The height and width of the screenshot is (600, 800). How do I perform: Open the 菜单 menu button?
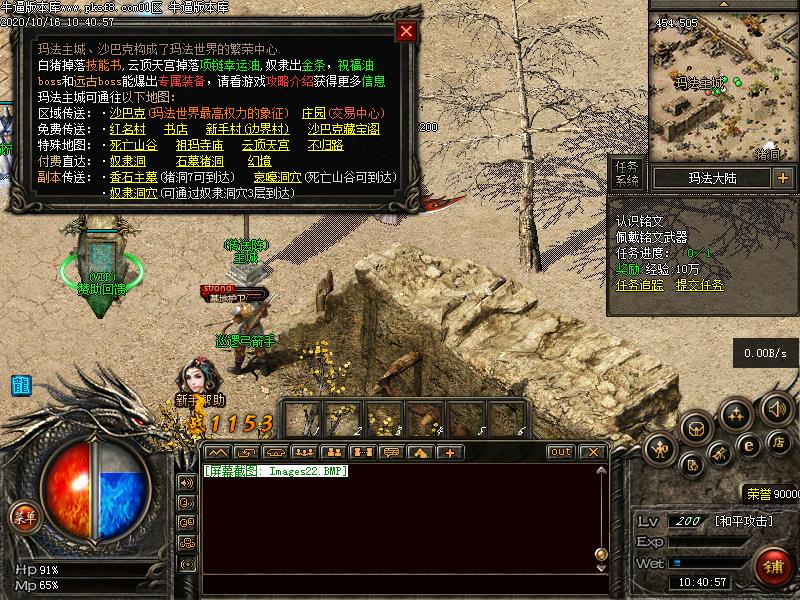click(x=23, y=517)
